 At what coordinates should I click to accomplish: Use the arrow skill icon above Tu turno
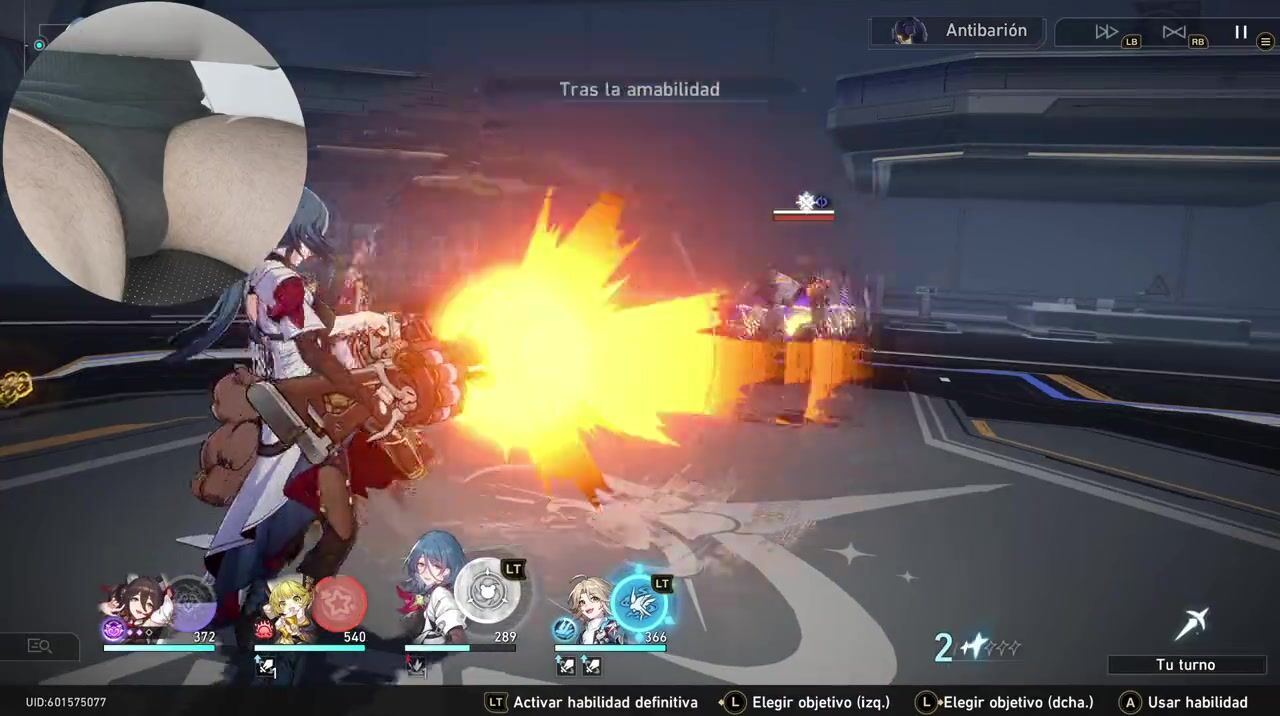(x=1190, y=625)
